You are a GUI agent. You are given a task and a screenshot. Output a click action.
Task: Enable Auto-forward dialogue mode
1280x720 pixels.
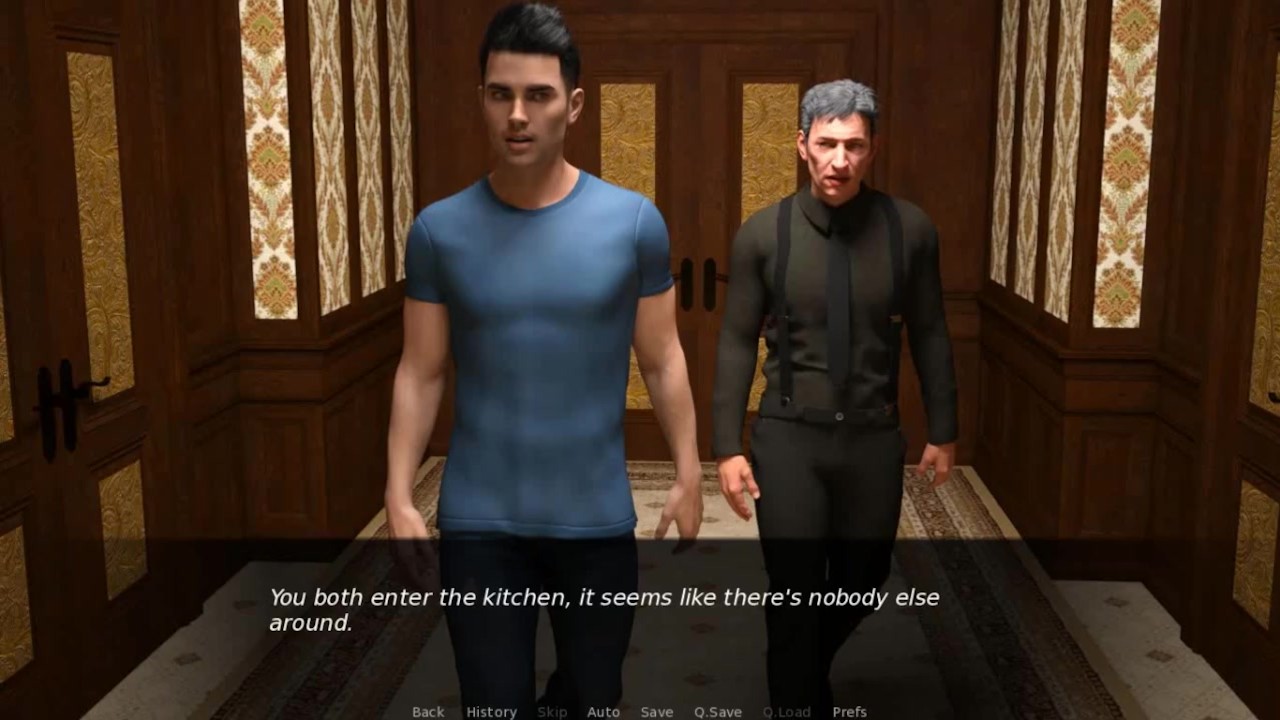[604, 712]
